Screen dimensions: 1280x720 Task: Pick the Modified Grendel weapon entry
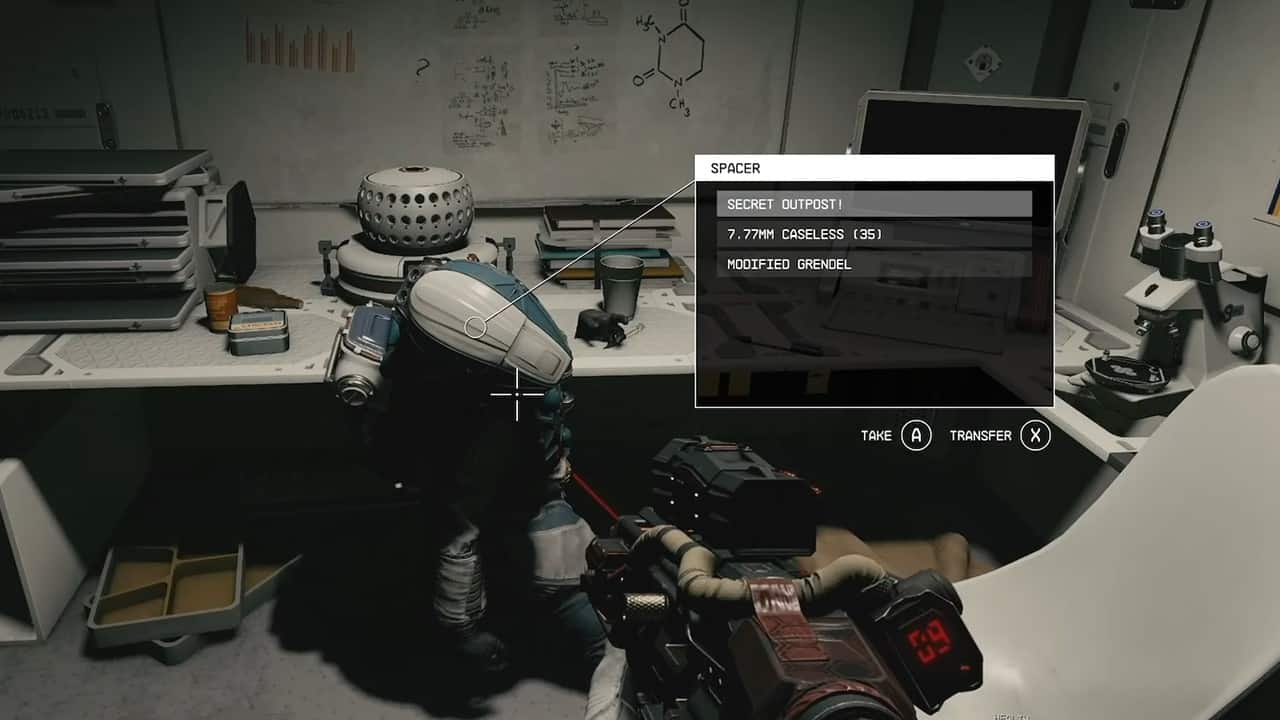(x=873, y=264)
